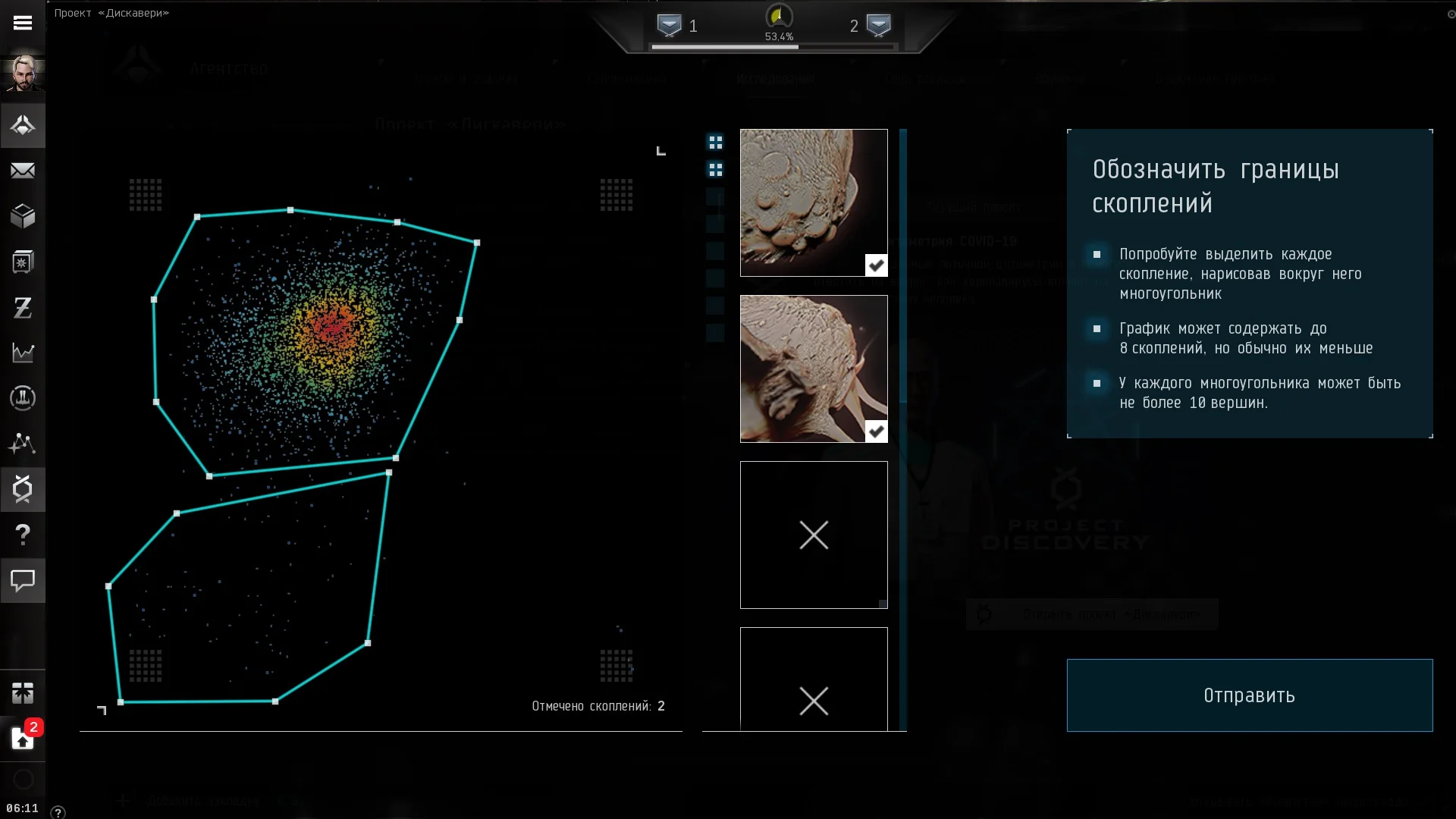The height and width of the screenshot is (819, 1456).
Task: Select the first checked sample thumbnail
Action: [814, 202]
